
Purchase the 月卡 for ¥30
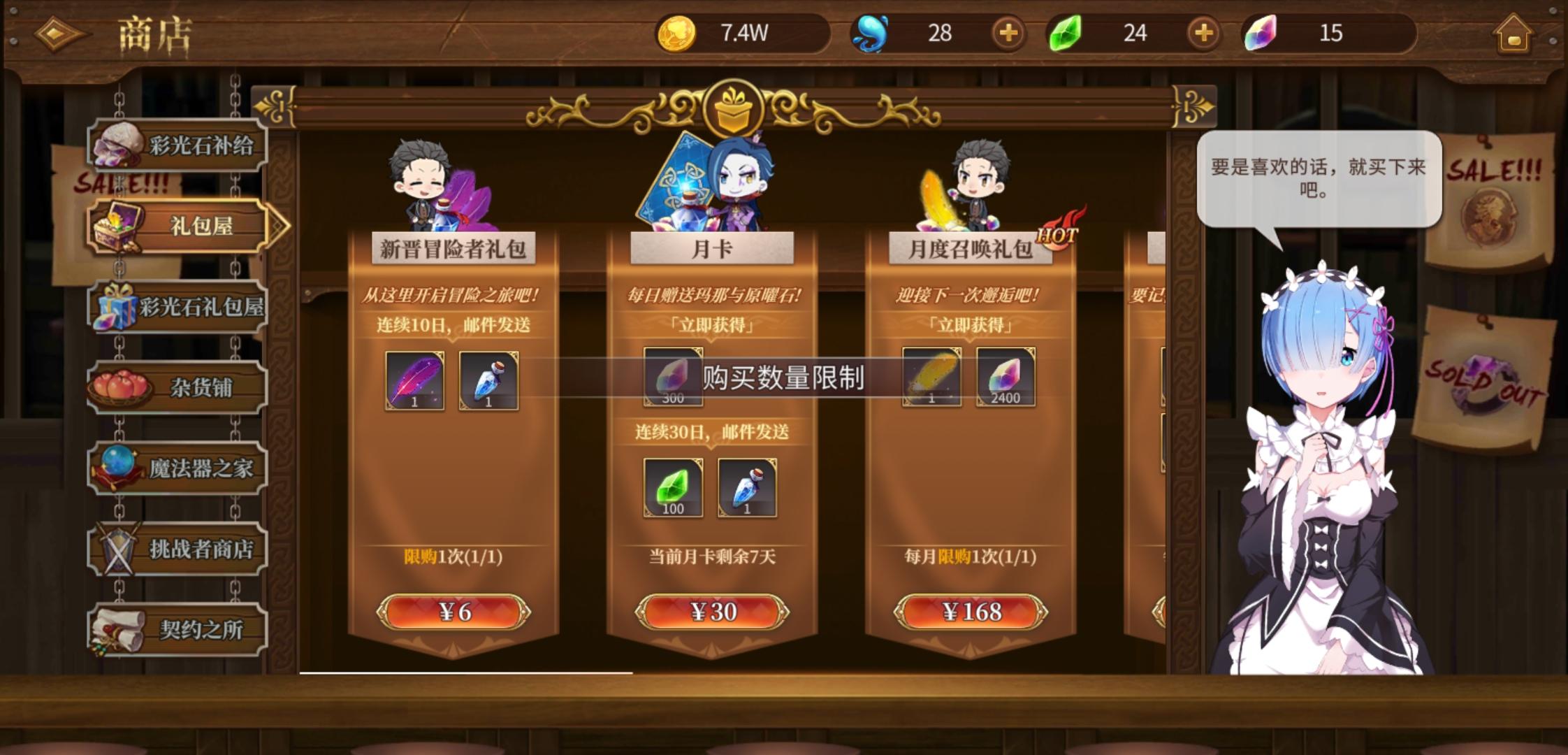(712, 611)
